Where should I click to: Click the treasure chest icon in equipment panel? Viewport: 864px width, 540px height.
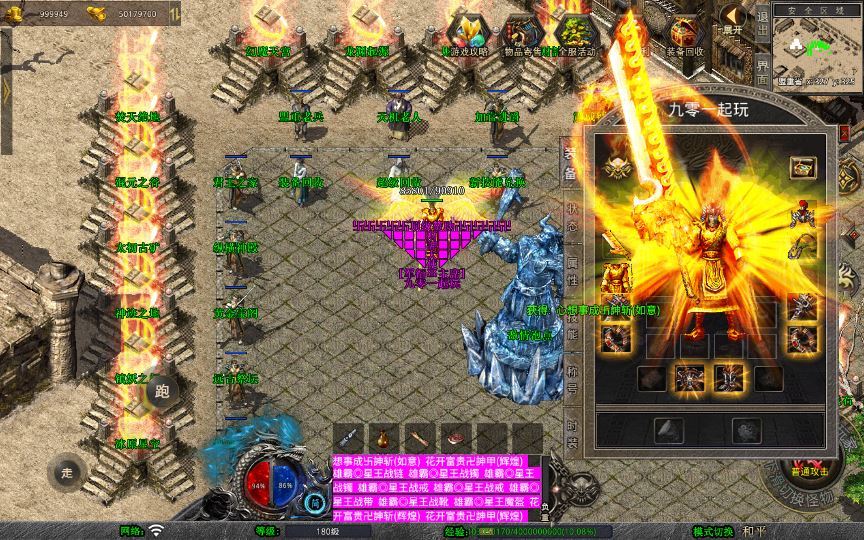[x=802, y=166]
